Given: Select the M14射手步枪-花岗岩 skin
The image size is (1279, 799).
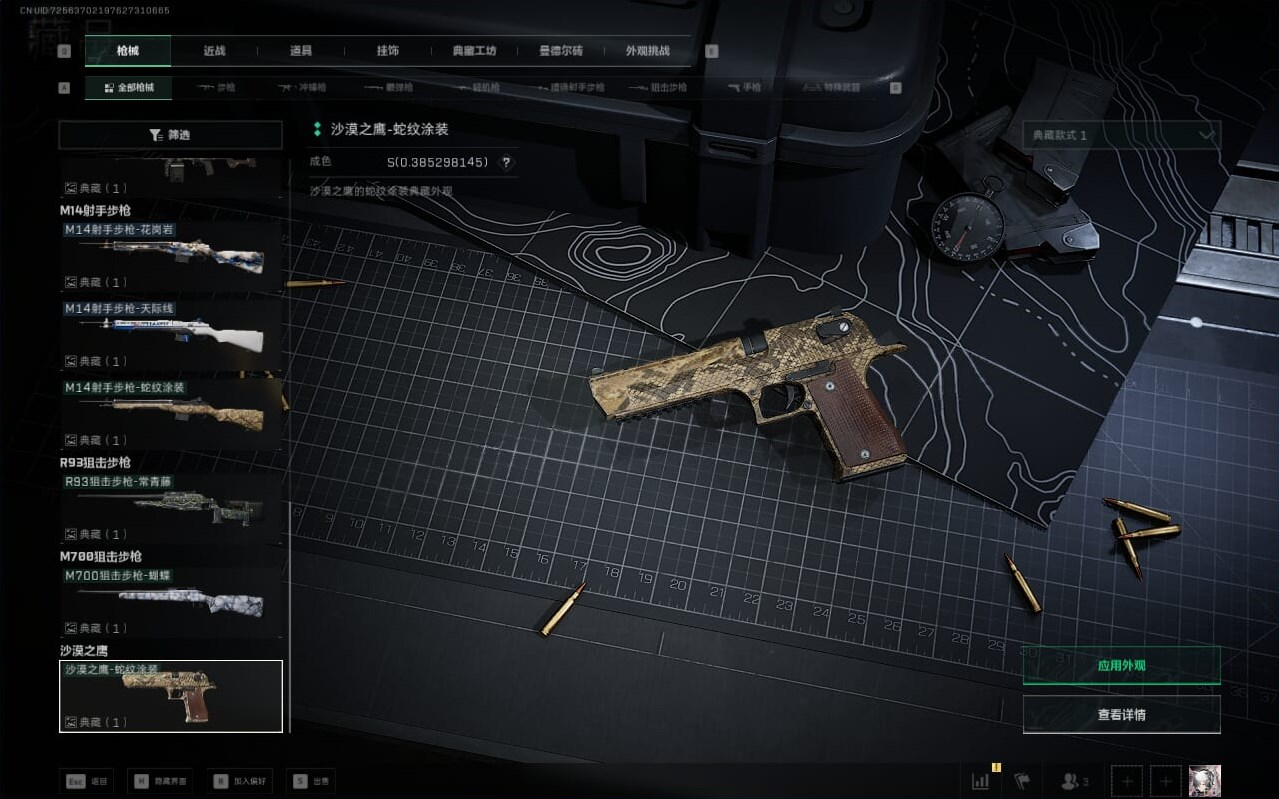Looking at the screenshot, I should click(170, 256).
